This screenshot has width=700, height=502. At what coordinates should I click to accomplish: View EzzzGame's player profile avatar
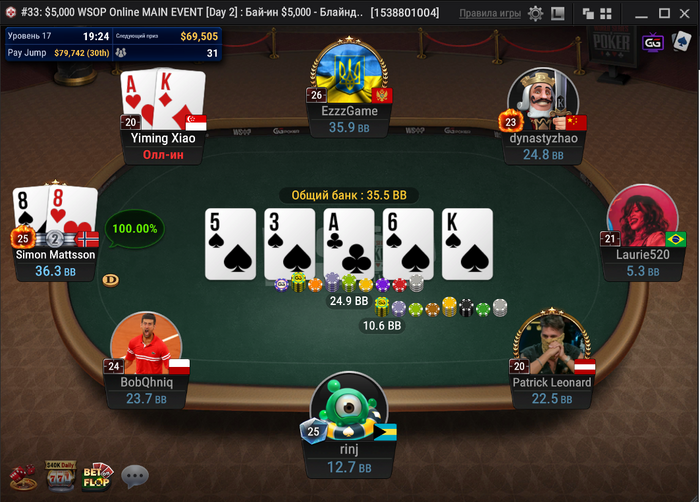[350, 72]
